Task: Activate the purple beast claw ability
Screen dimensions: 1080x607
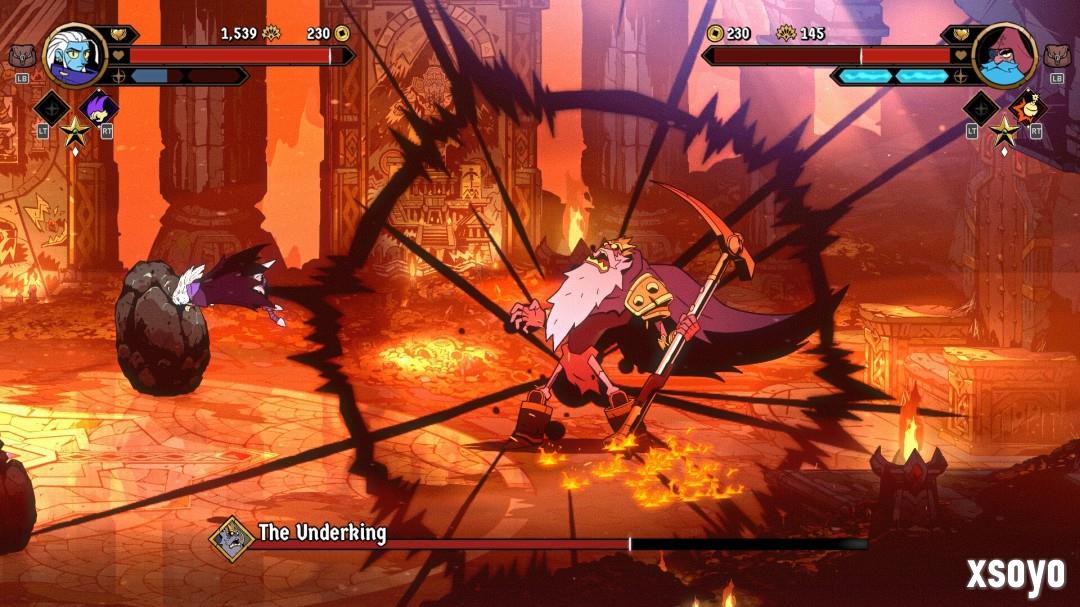Action: (x=98, y=108)
